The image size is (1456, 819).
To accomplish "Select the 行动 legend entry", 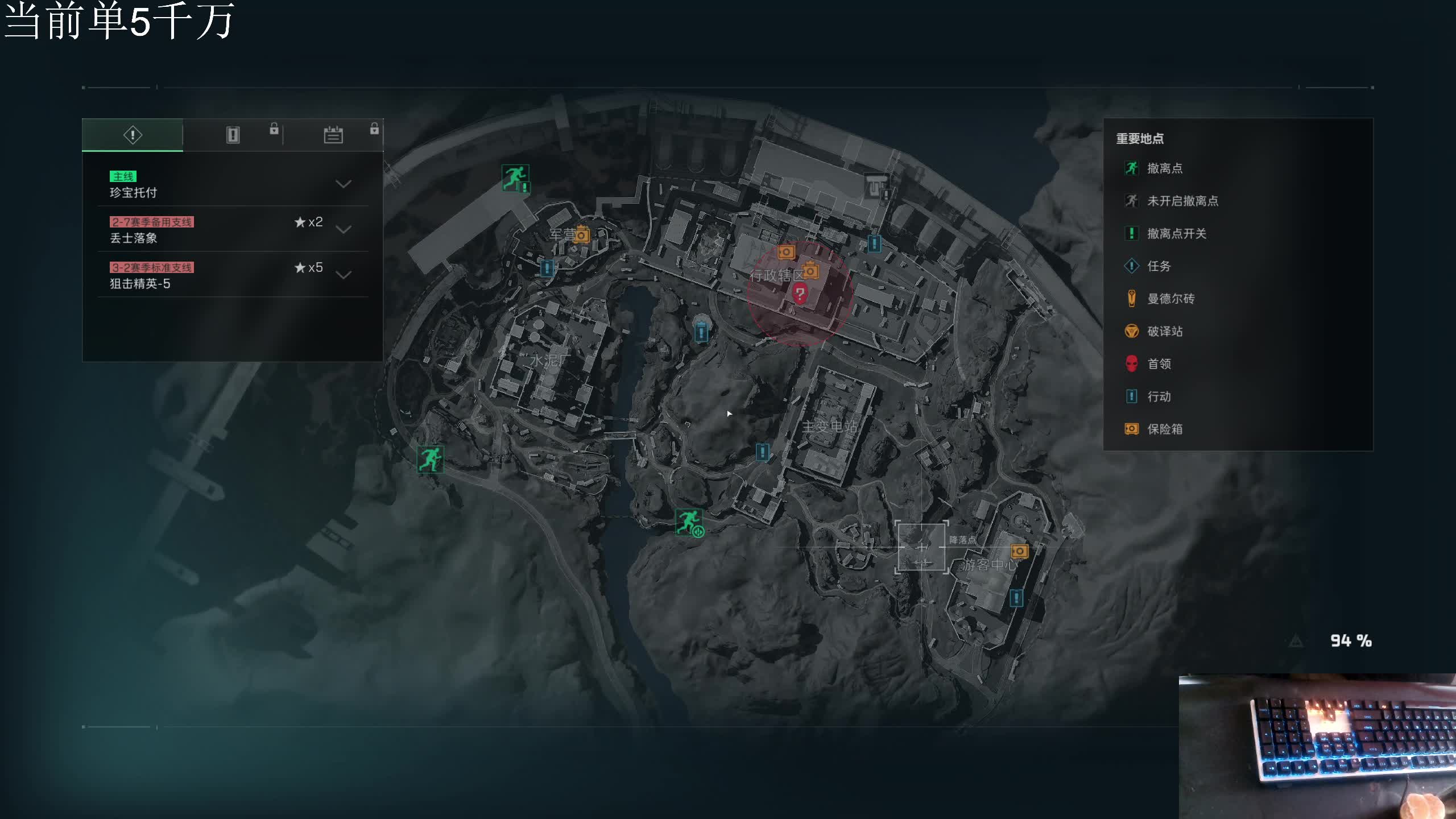I will coord(1159,396).
